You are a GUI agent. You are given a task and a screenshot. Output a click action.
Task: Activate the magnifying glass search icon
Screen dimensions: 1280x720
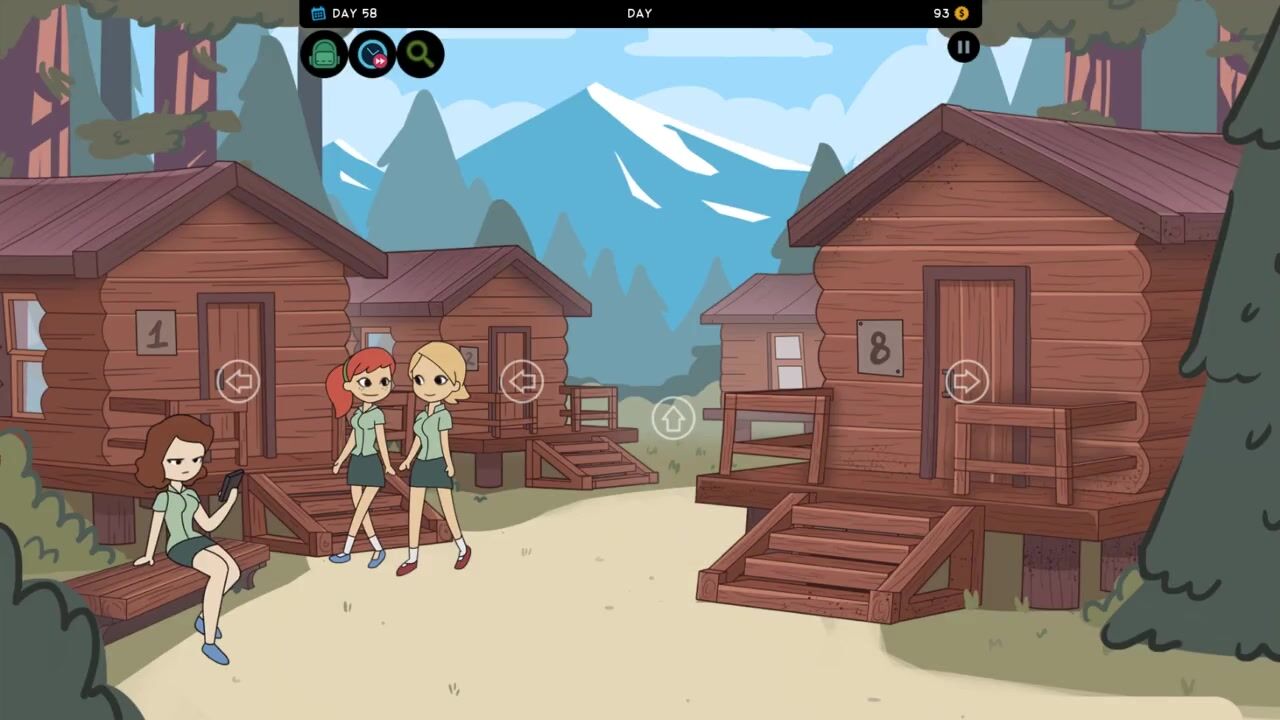pos(420,54)
